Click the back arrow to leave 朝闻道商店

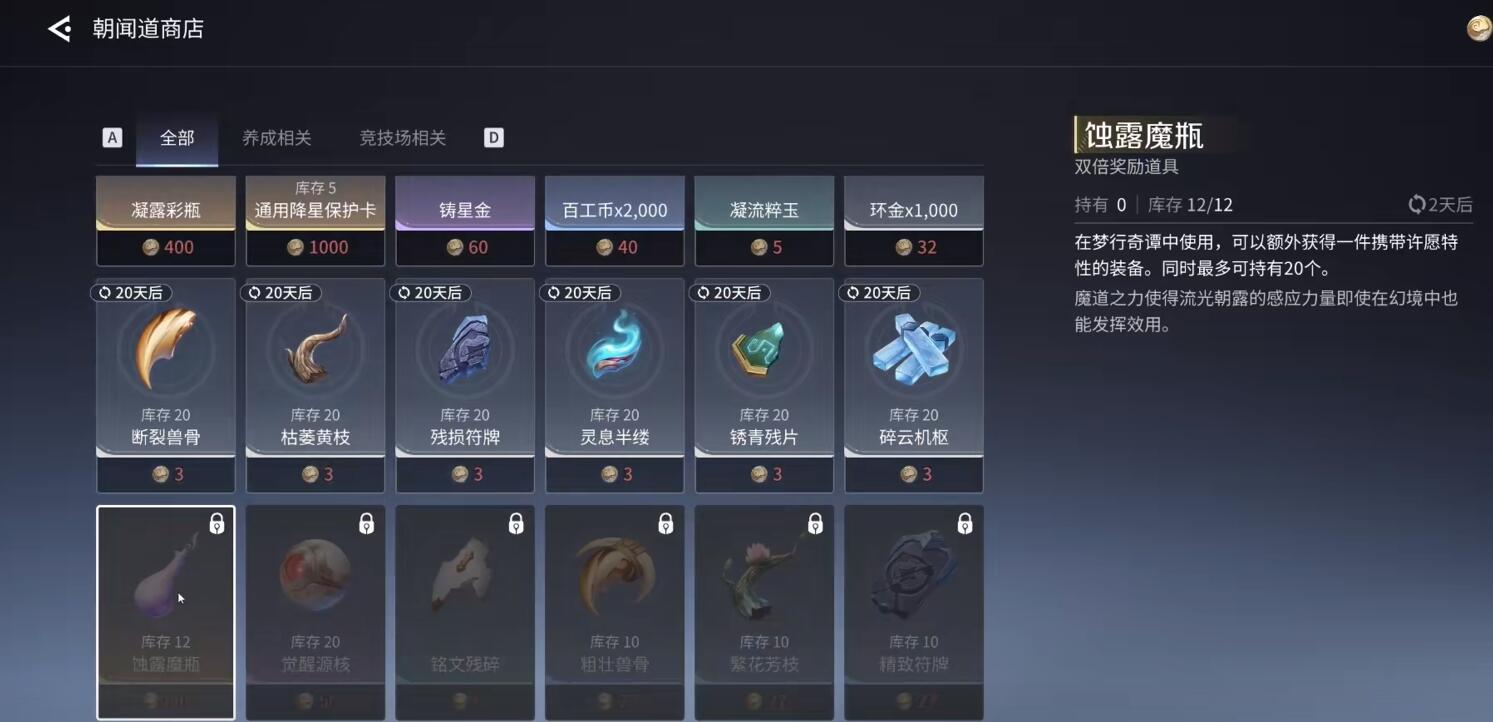[x=57, y=28]
